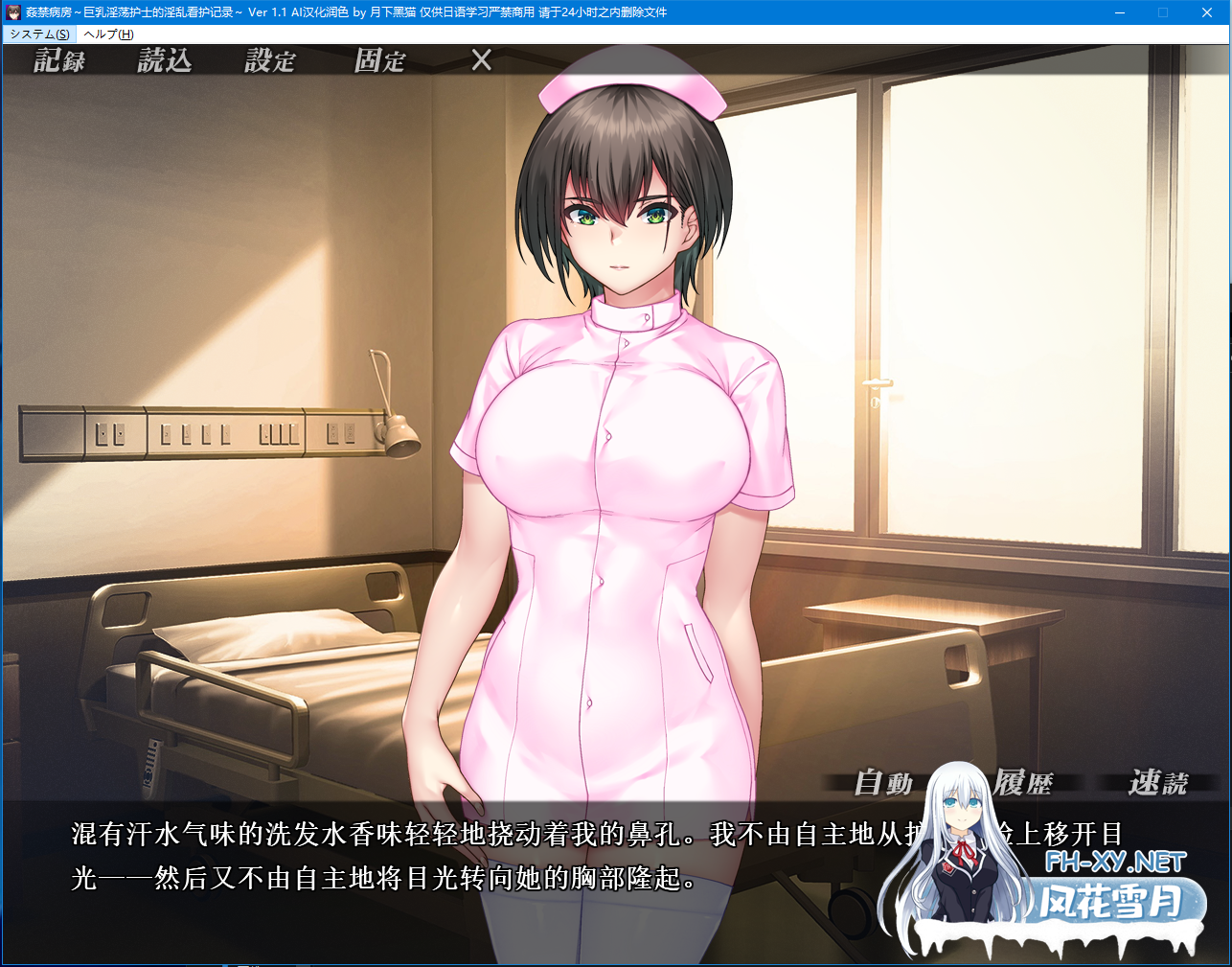1232x967 pixels.
Task: Click the title bar application icon
Action: pyautogui.click(x=11, y=12)
